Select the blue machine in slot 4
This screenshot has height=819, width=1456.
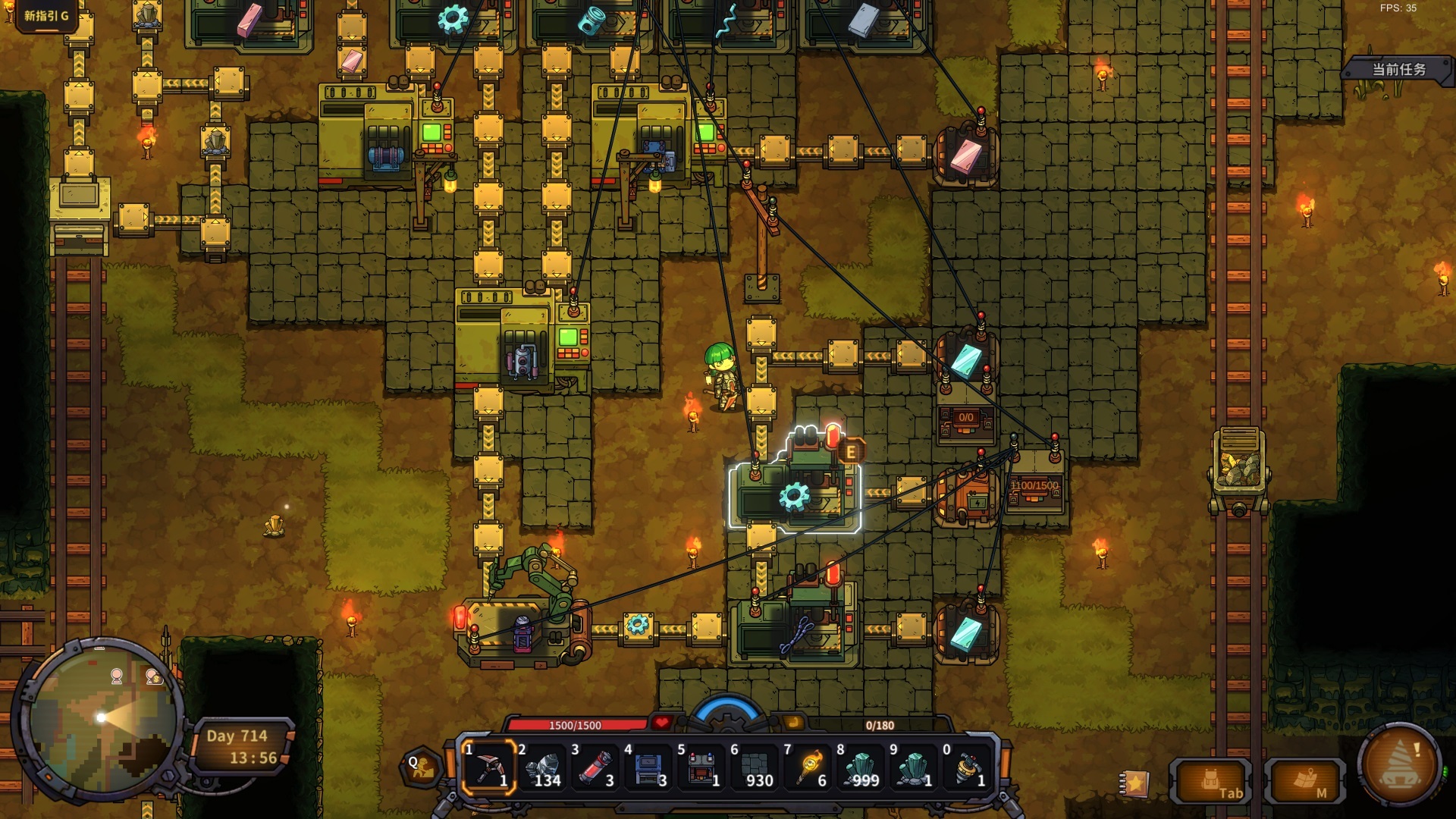[x=648, y=767]
